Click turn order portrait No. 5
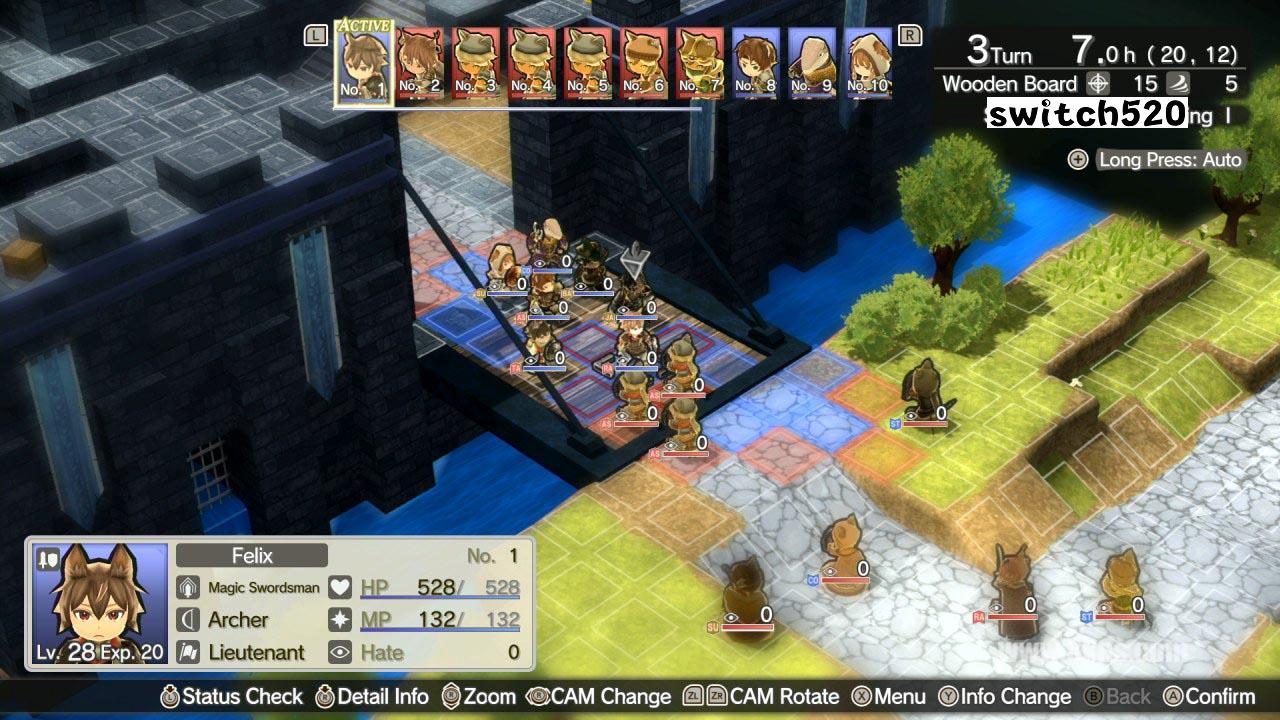 click(x=588, y=62)
